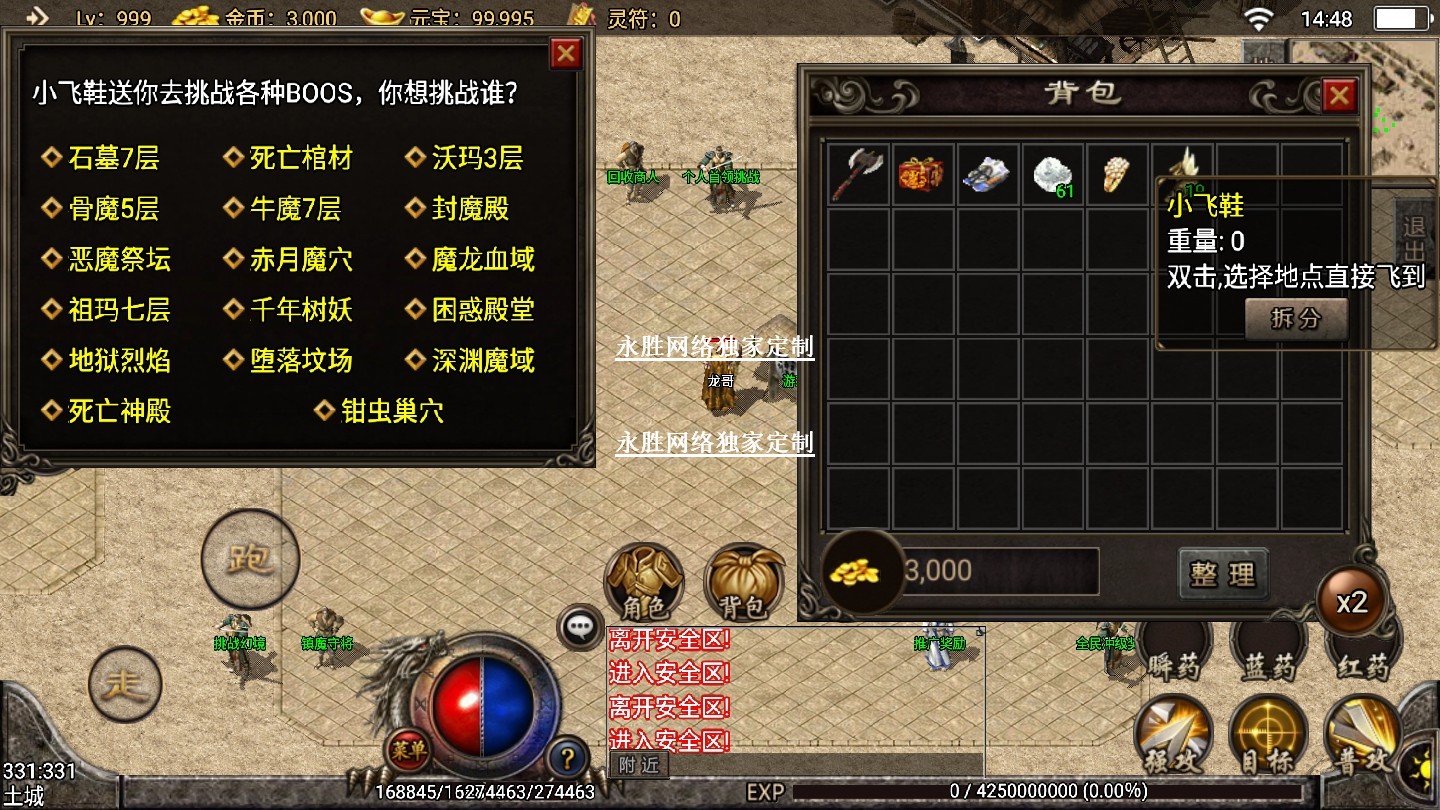The width and height of the screenshot is (1440, 810).
Task: Sort the bag with 整理 button
Action: tap(1223, 573)
